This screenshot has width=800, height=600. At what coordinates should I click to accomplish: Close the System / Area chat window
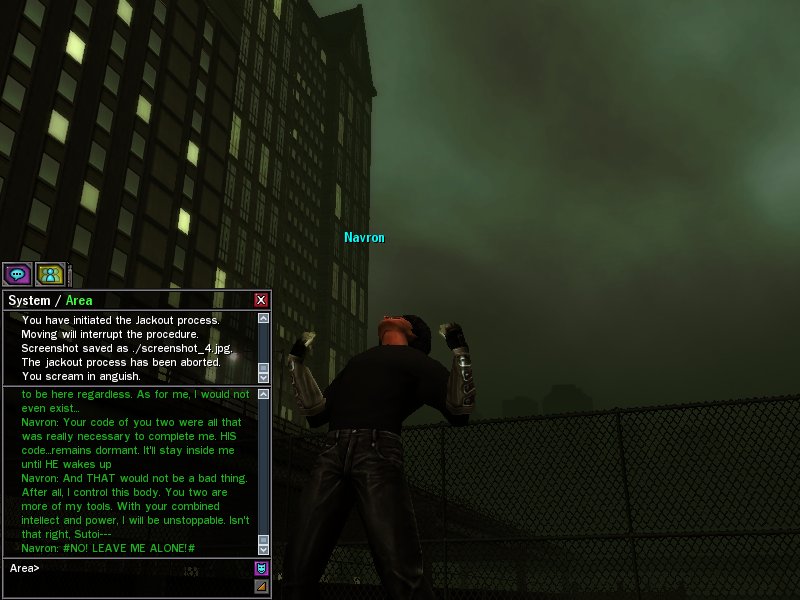(x=261, y=300)
